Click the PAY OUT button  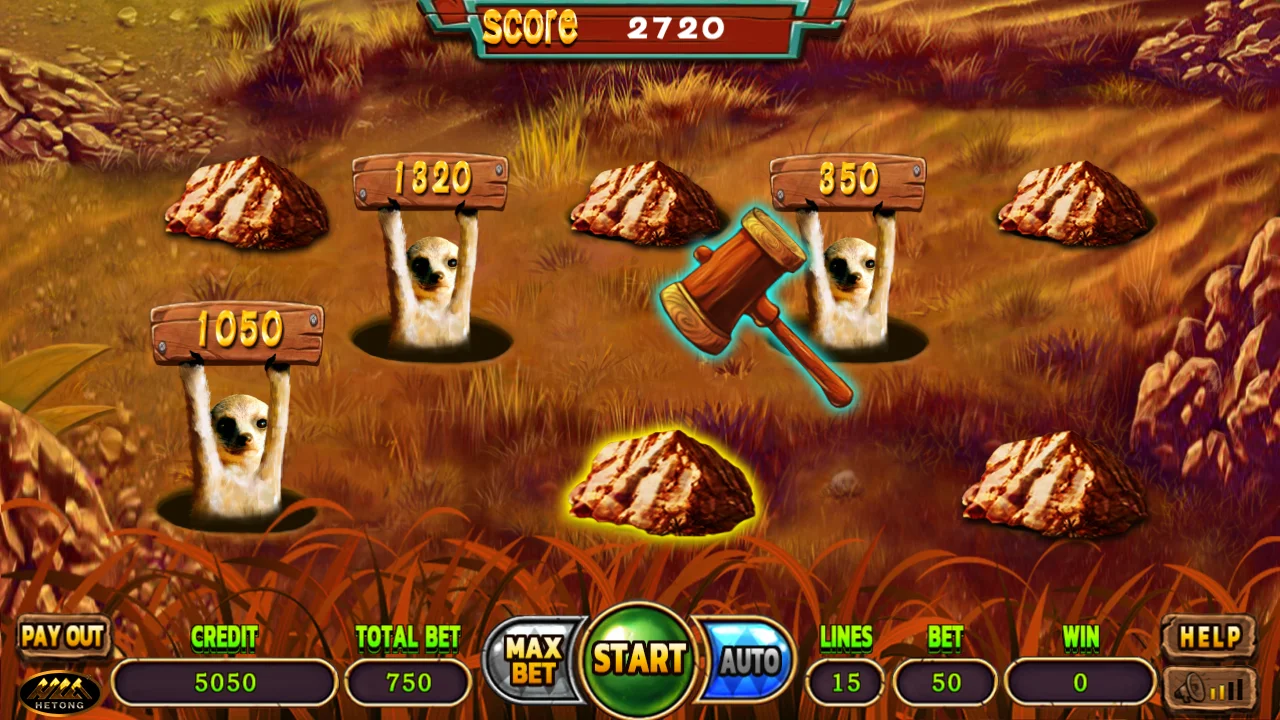click(63, 636)
